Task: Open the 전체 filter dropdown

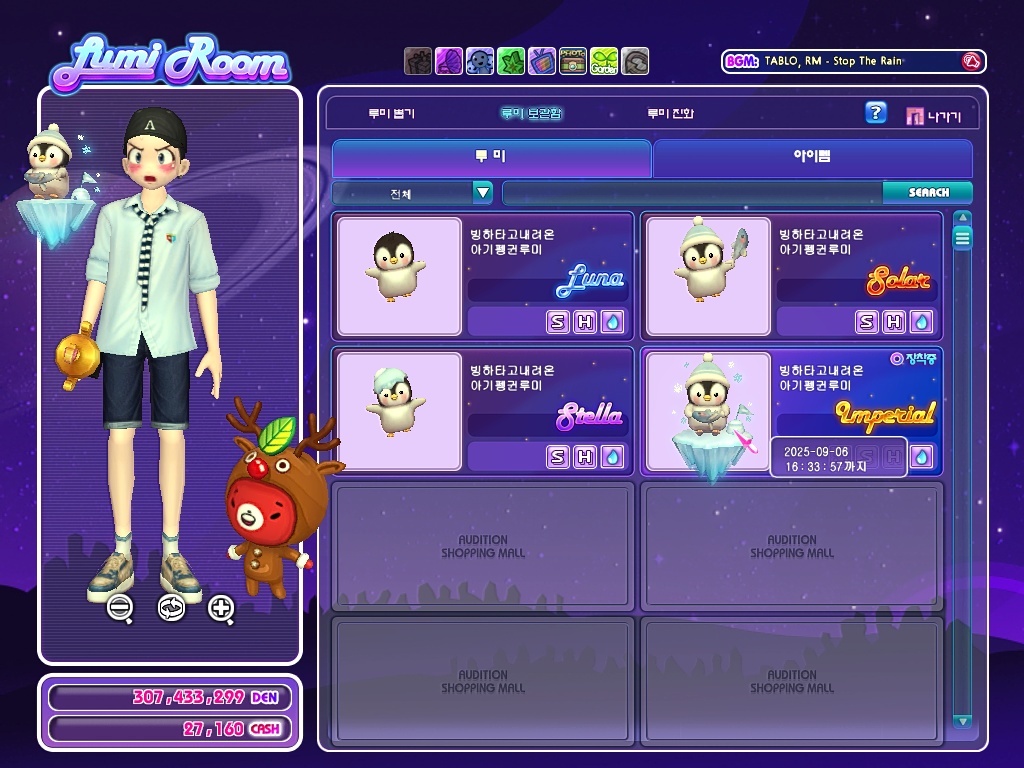Action: coord(483,193)
